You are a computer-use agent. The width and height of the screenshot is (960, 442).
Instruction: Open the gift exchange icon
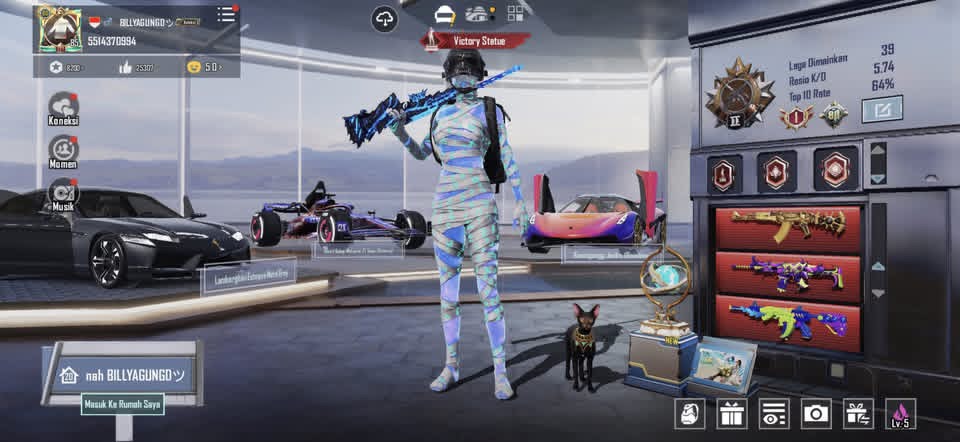(858, 412)
